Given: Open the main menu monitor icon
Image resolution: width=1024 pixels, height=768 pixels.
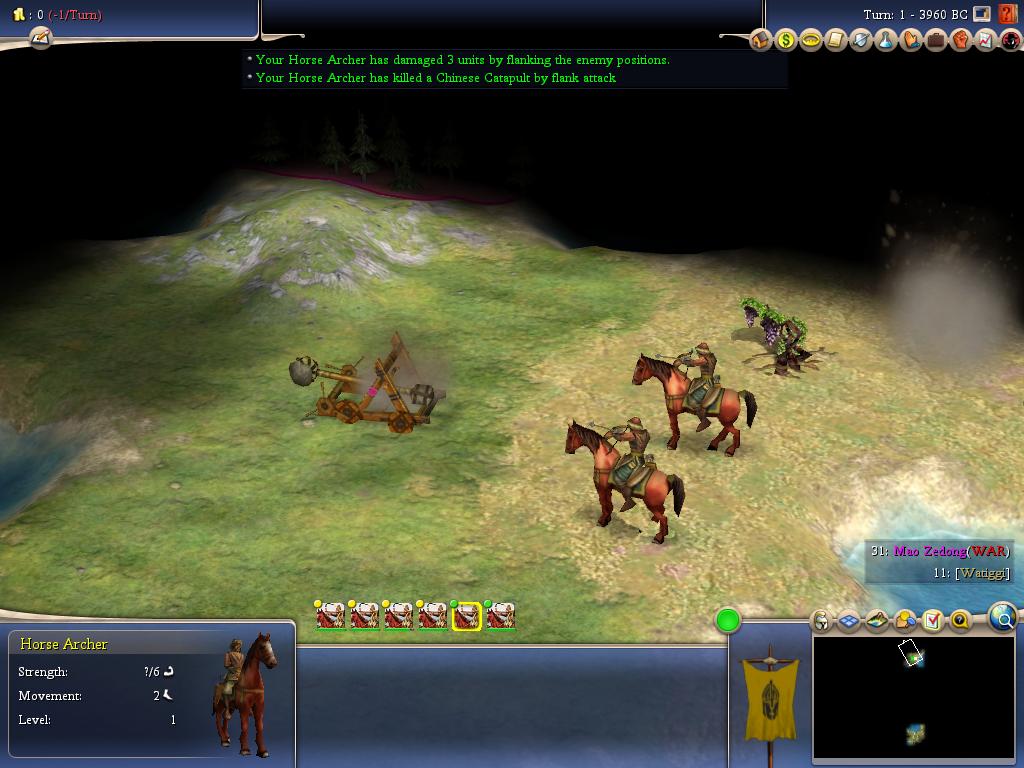Looking at the screenshot, I should [982, 14].
